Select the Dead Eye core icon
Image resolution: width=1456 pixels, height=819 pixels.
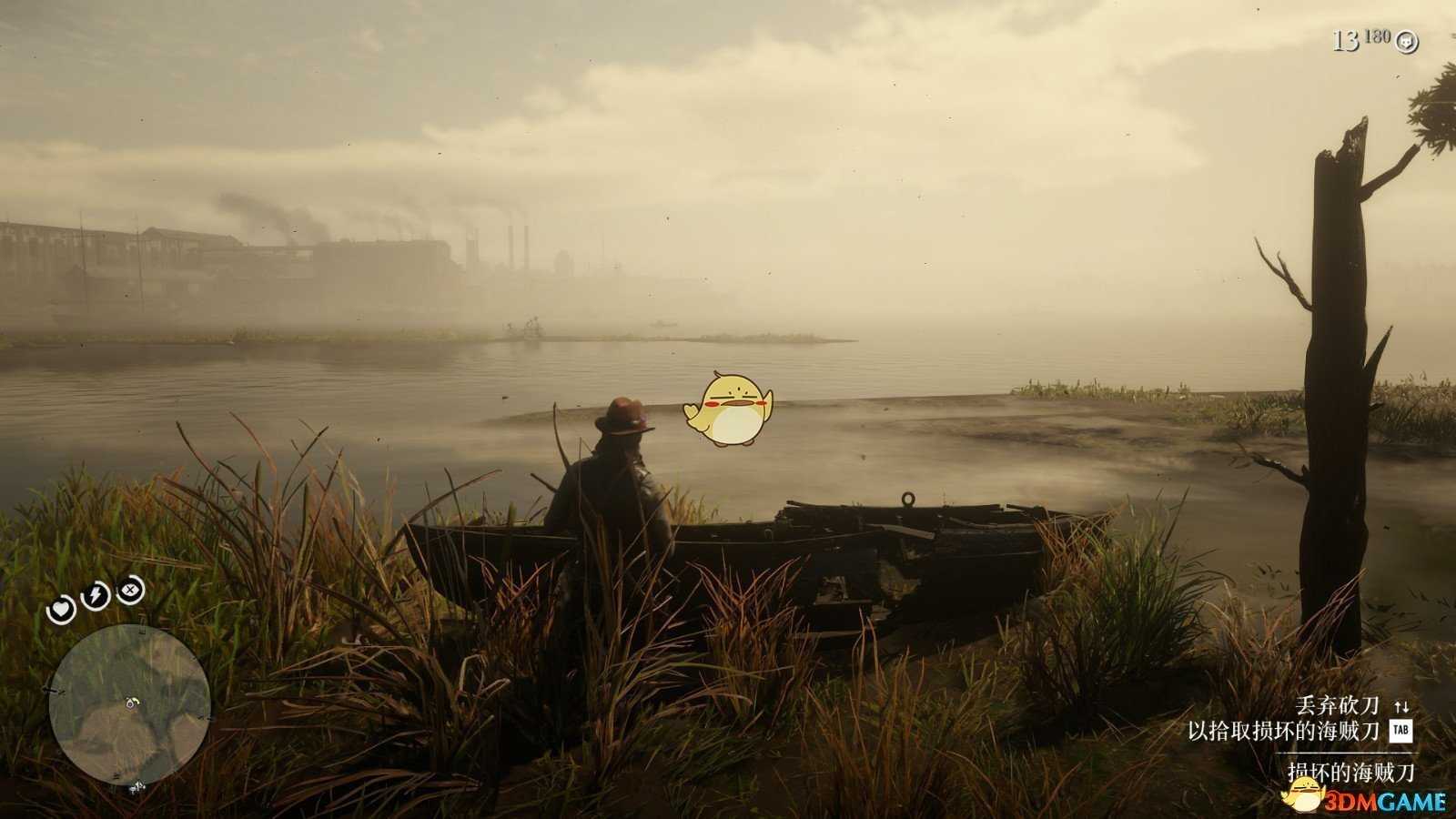click(132, 589)
